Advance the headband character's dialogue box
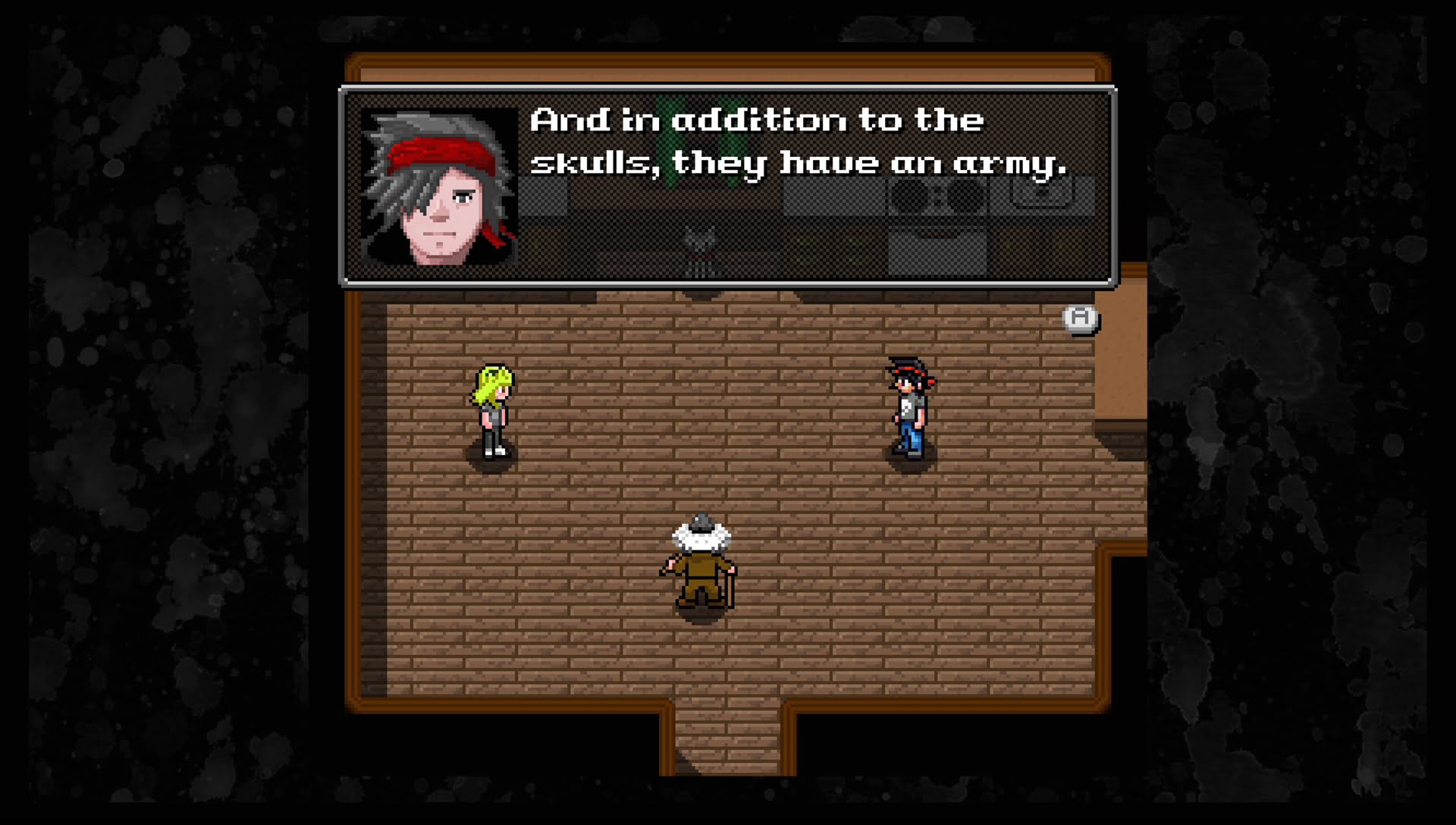 (1081, 318)
